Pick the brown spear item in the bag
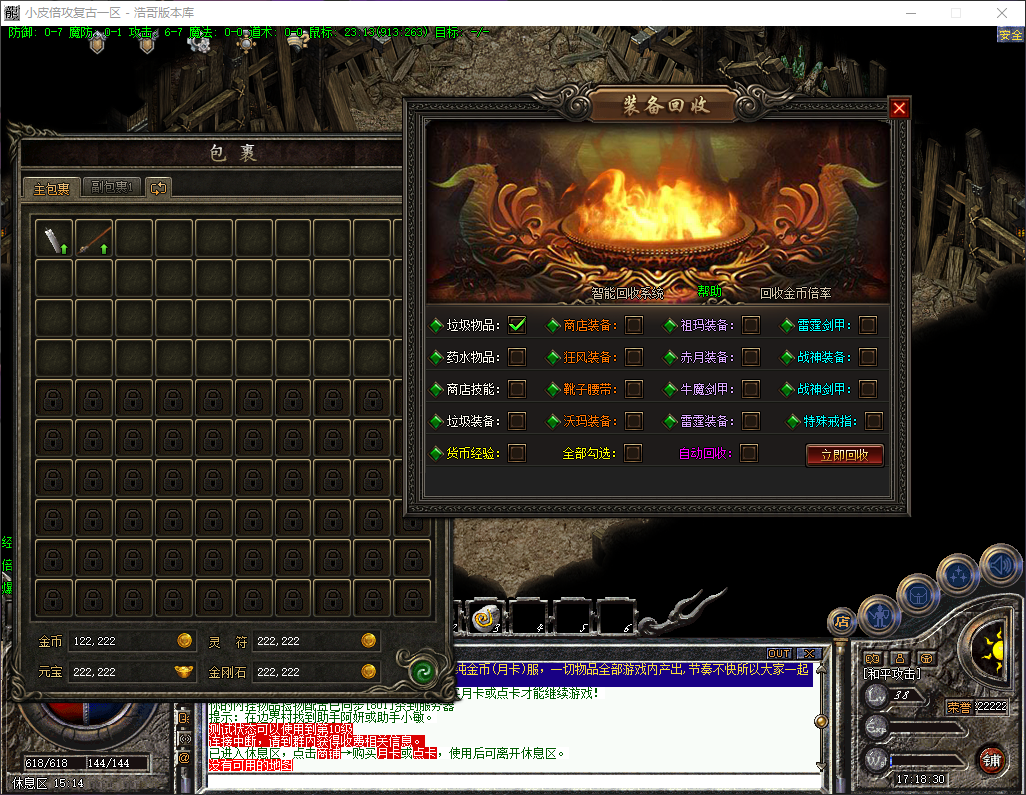The height and width of the screenshot is (795, 1026). click(x=92, y=238)
